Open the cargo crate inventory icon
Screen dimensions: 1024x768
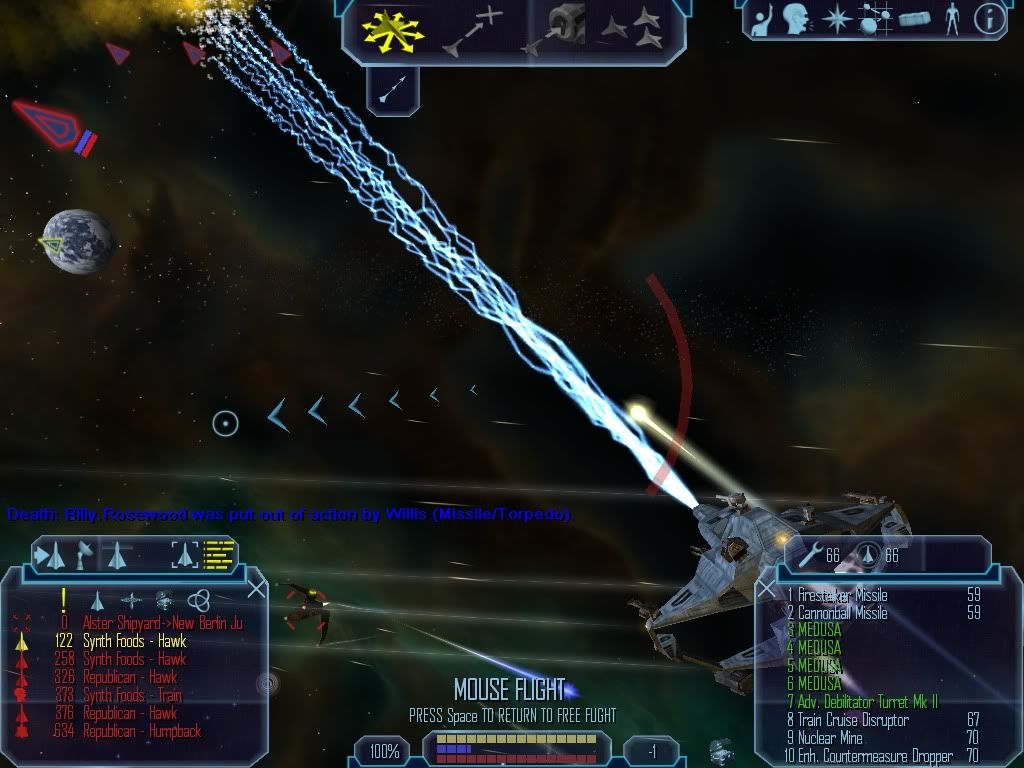(914, 18)
